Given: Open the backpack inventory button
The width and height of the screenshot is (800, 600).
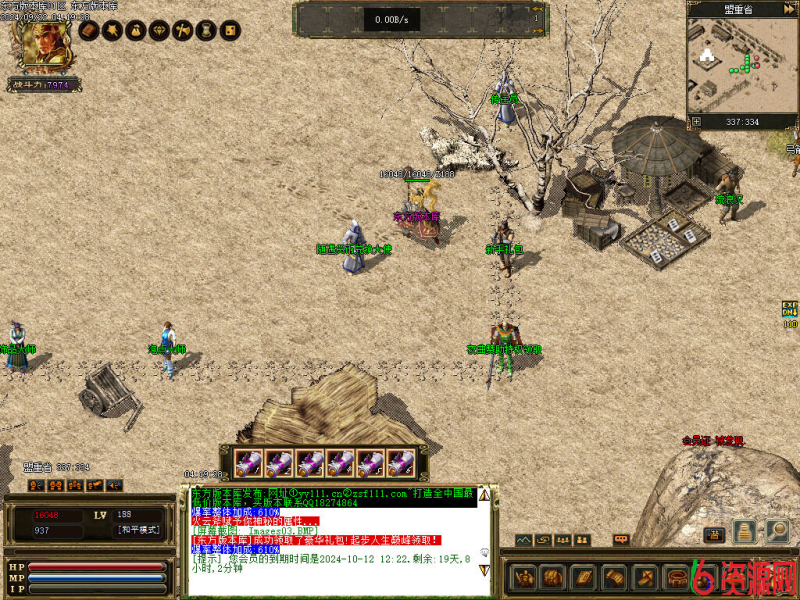Looking at the screenshot, I should click(553, 578).
